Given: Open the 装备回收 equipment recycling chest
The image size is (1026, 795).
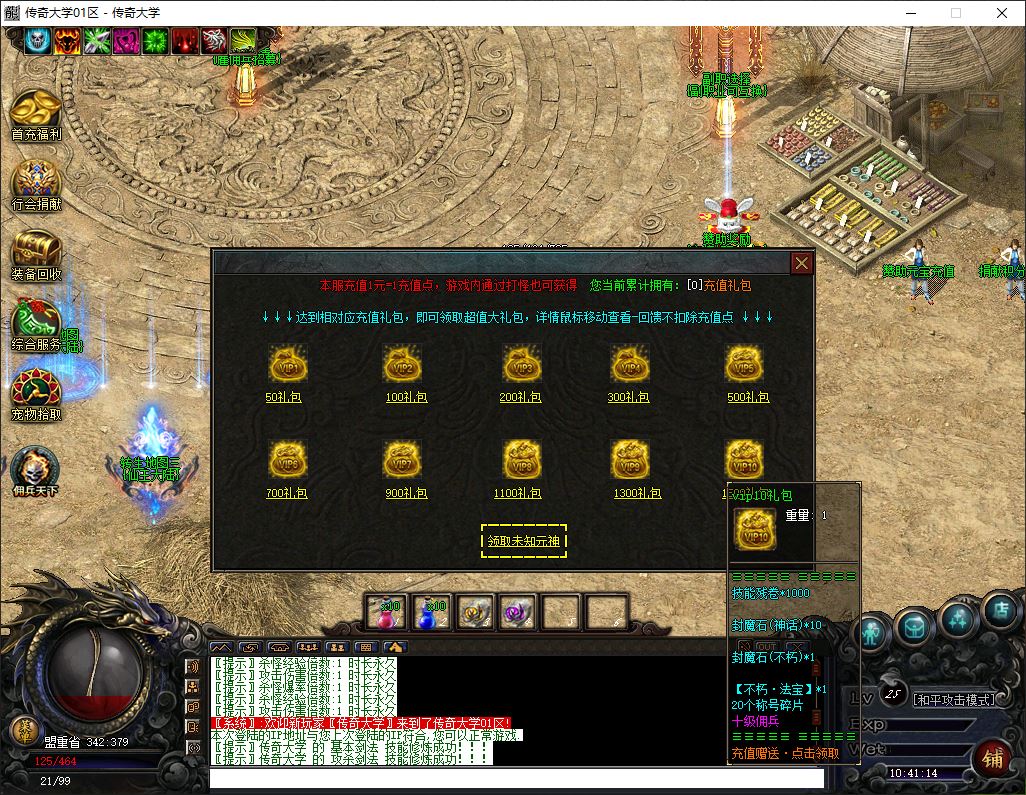Looking at the screenshot, I should click(36, 250).
